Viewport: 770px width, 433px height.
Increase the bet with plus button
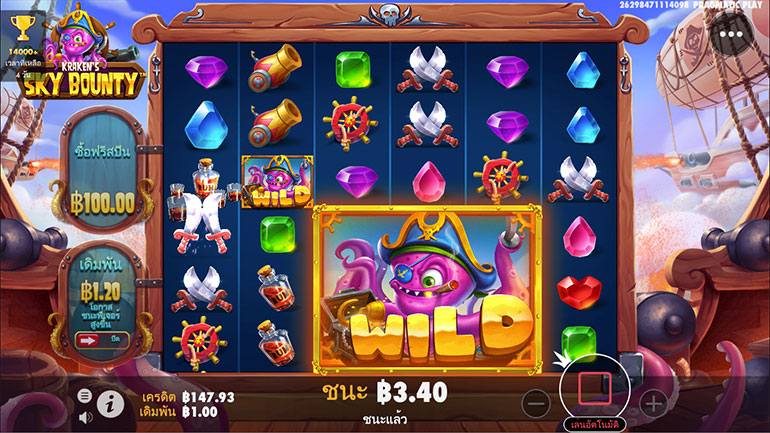653,403
